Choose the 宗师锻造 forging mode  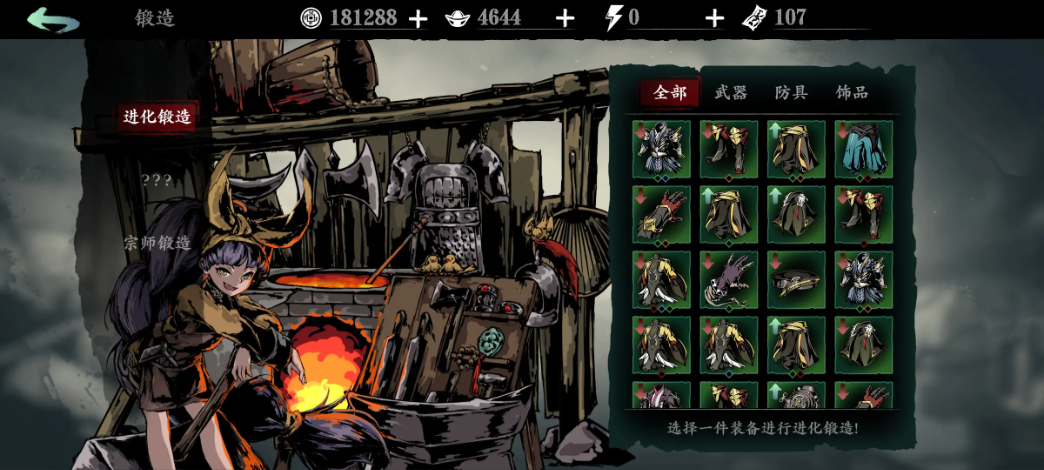(x=157, y=243)
